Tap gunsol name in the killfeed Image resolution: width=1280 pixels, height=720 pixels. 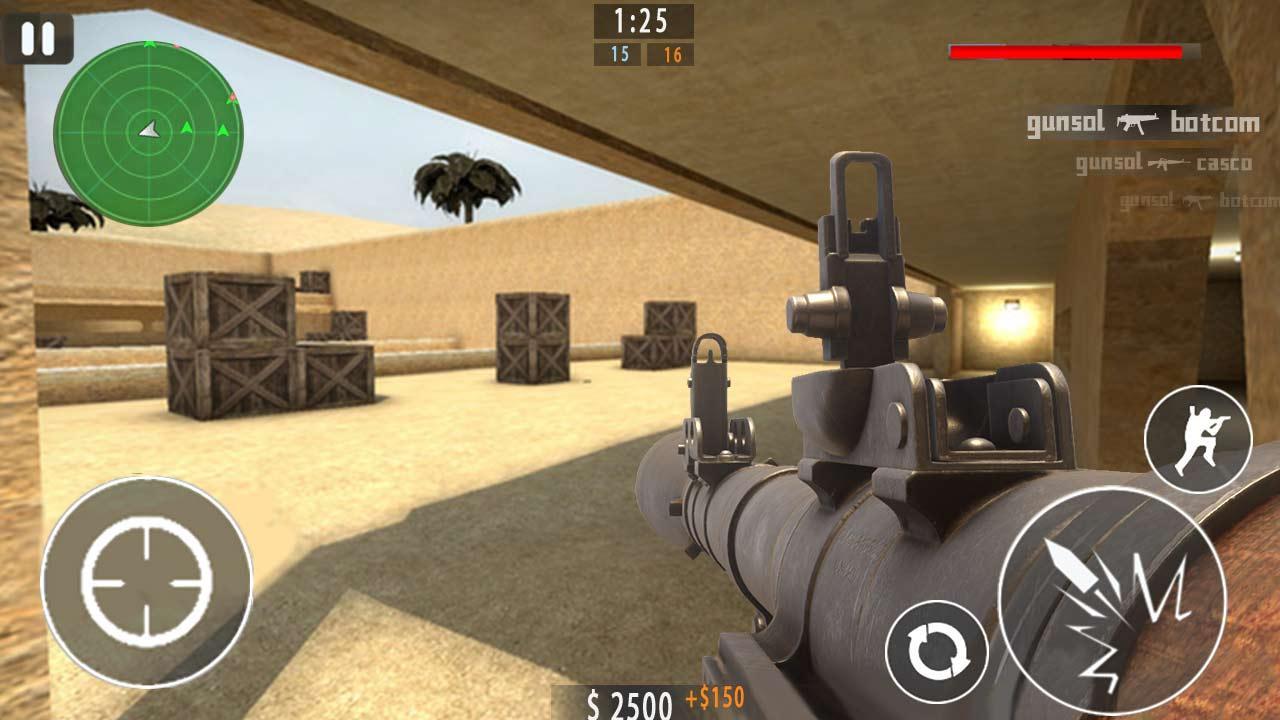(1065, 123)
